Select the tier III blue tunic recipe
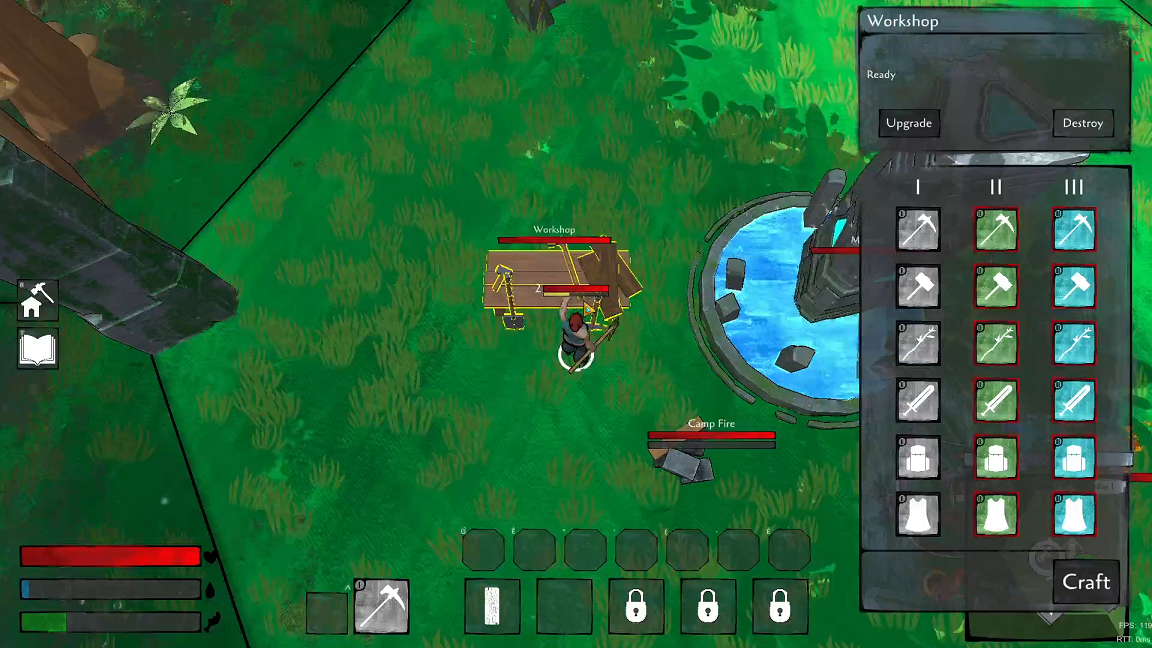1152x648 pixels. [x=1074, y=515]
